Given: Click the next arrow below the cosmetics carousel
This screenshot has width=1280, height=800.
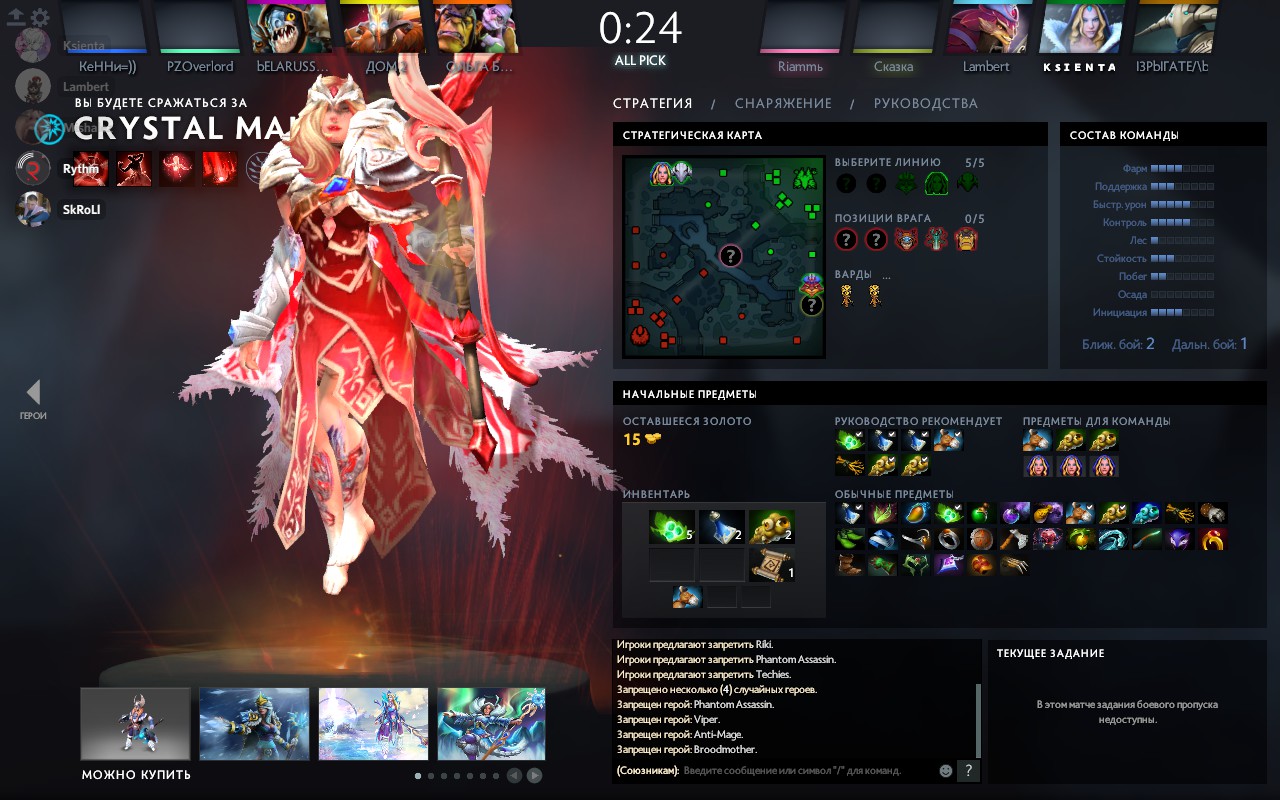Looking at the screenshot, I should [x=533, y=776].
